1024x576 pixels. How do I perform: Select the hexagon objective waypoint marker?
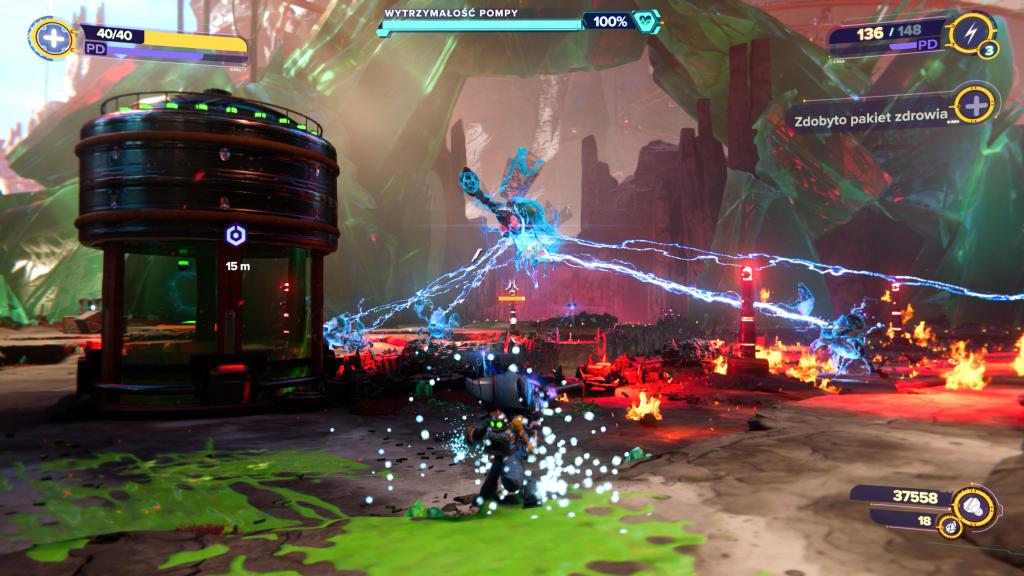pos(237,236)
